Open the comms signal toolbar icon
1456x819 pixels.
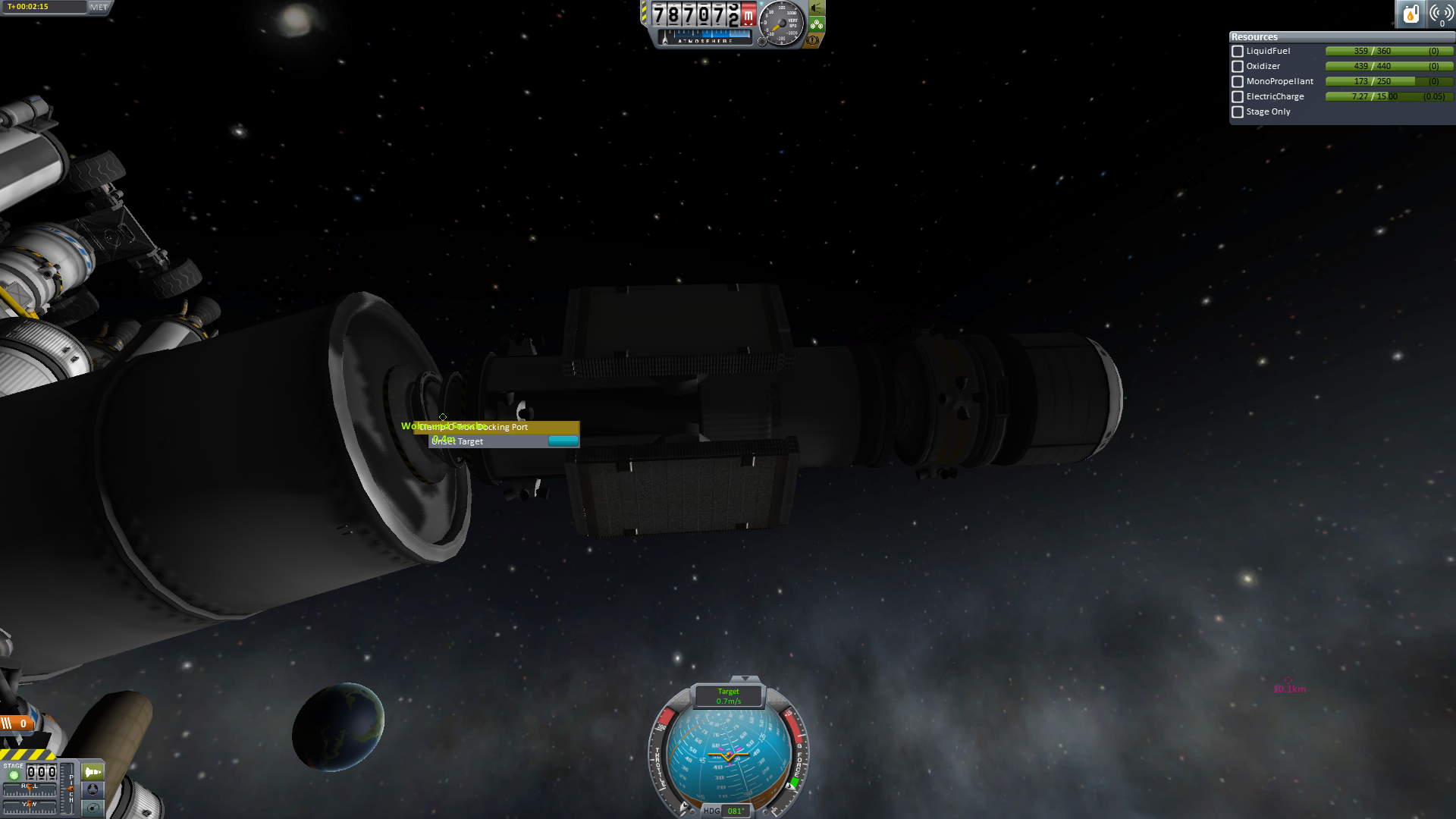click(x=1440, y=14)
